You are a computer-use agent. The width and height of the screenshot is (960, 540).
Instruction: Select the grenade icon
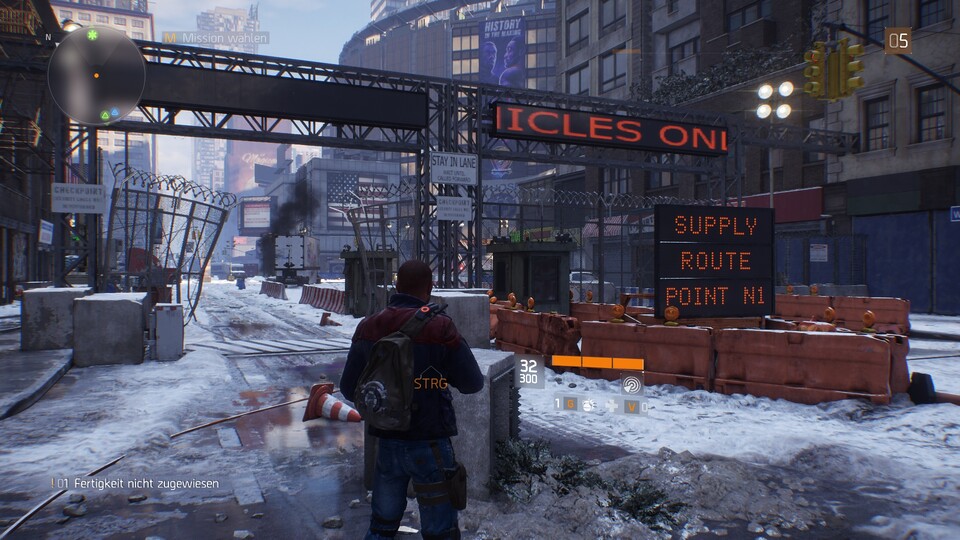589,405
